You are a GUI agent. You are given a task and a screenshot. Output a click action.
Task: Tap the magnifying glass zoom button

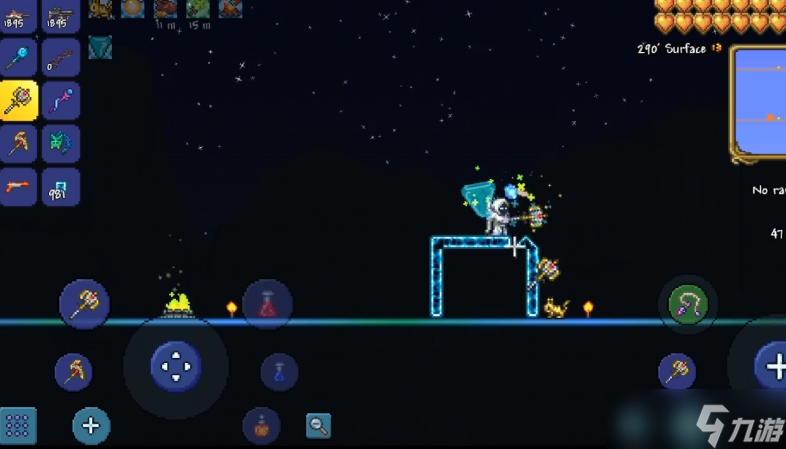[x=318, y=426]
